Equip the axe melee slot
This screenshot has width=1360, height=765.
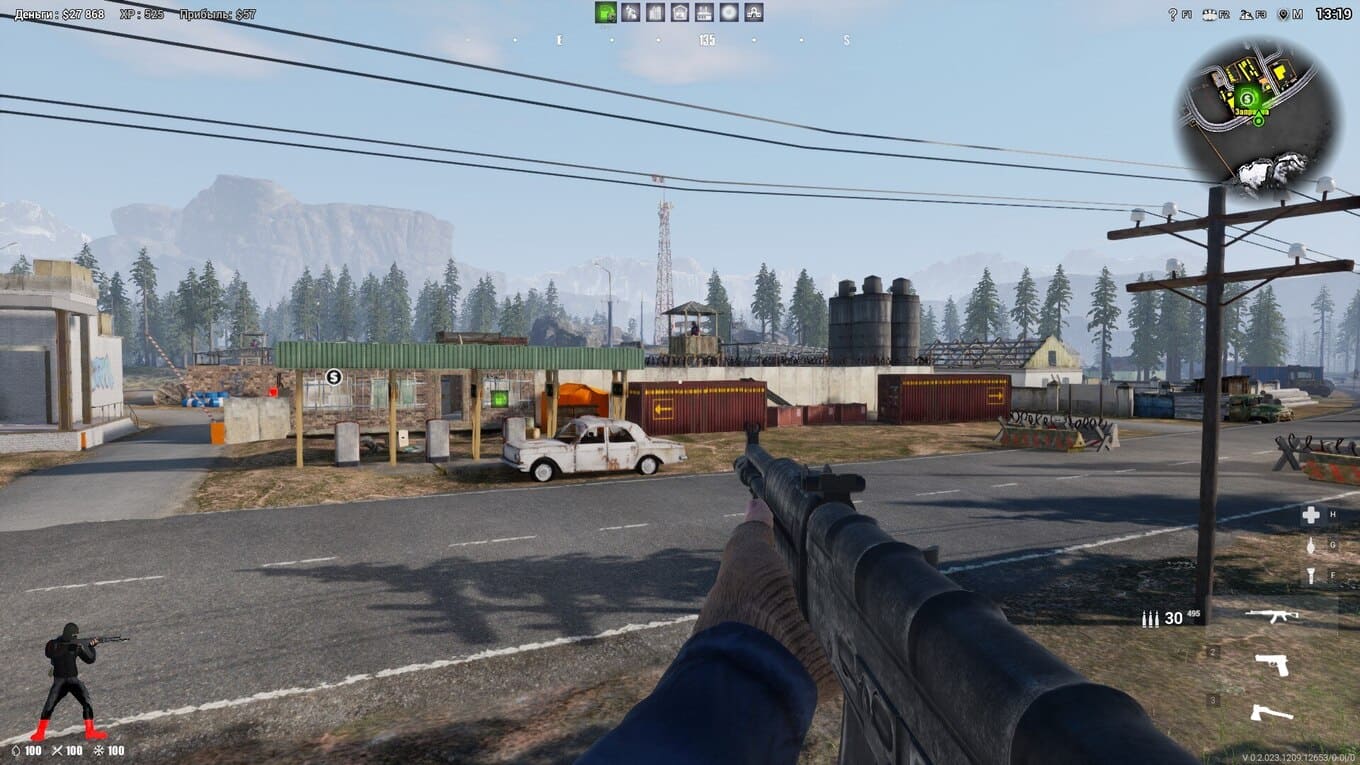click(1271, 713)
